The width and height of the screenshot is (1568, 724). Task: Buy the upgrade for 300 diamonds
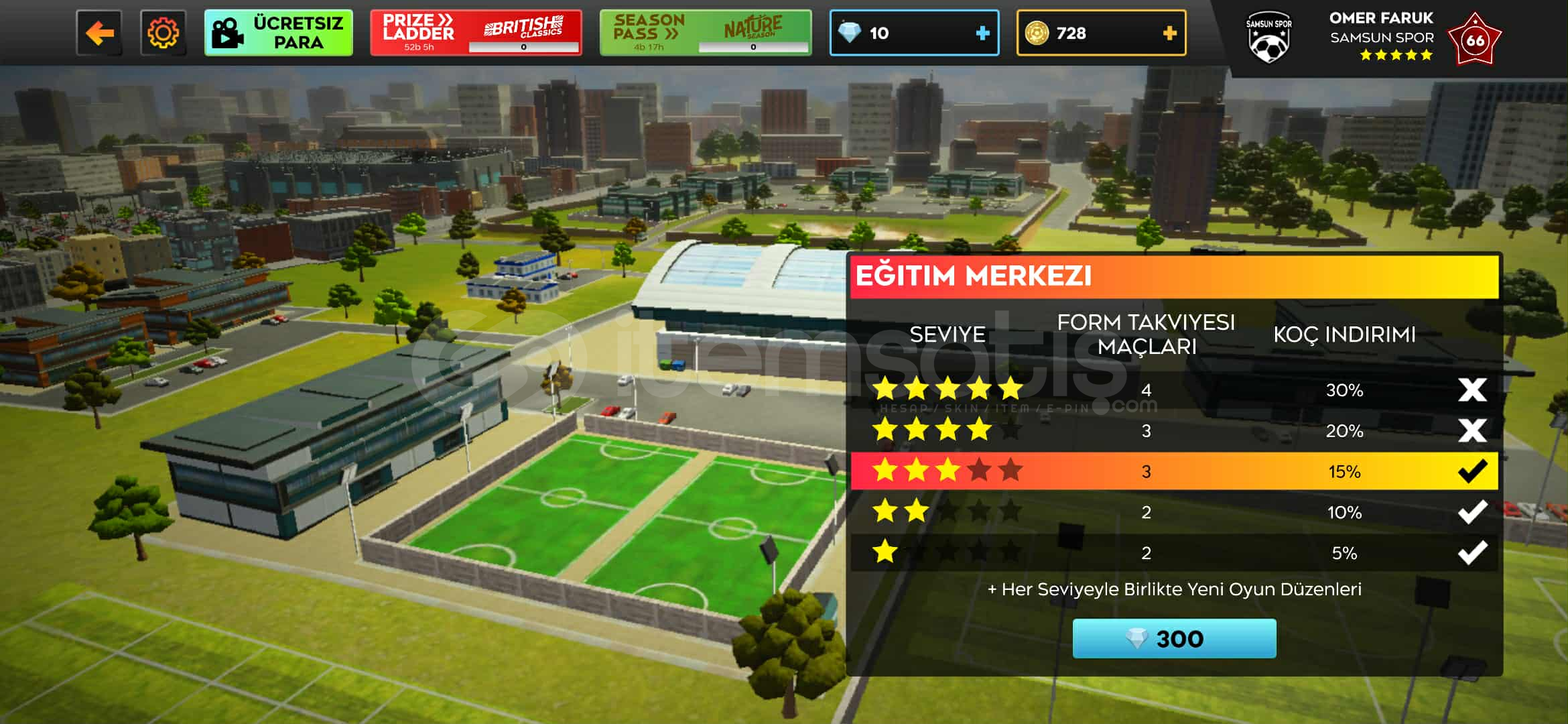1174,638
